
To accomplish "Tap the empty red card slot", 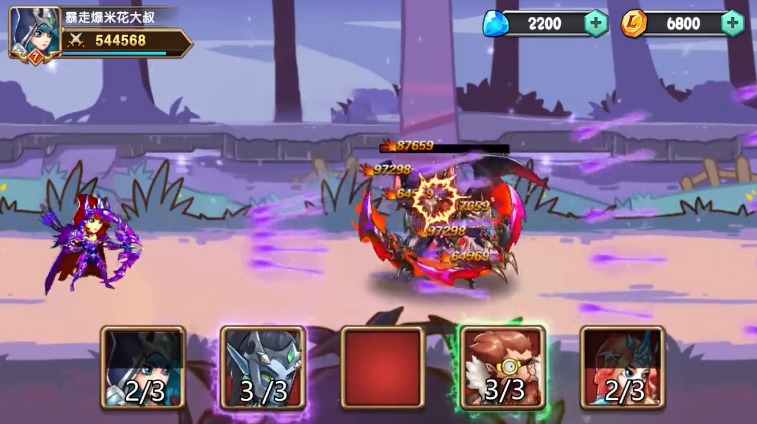I will [x=382, y=367].
